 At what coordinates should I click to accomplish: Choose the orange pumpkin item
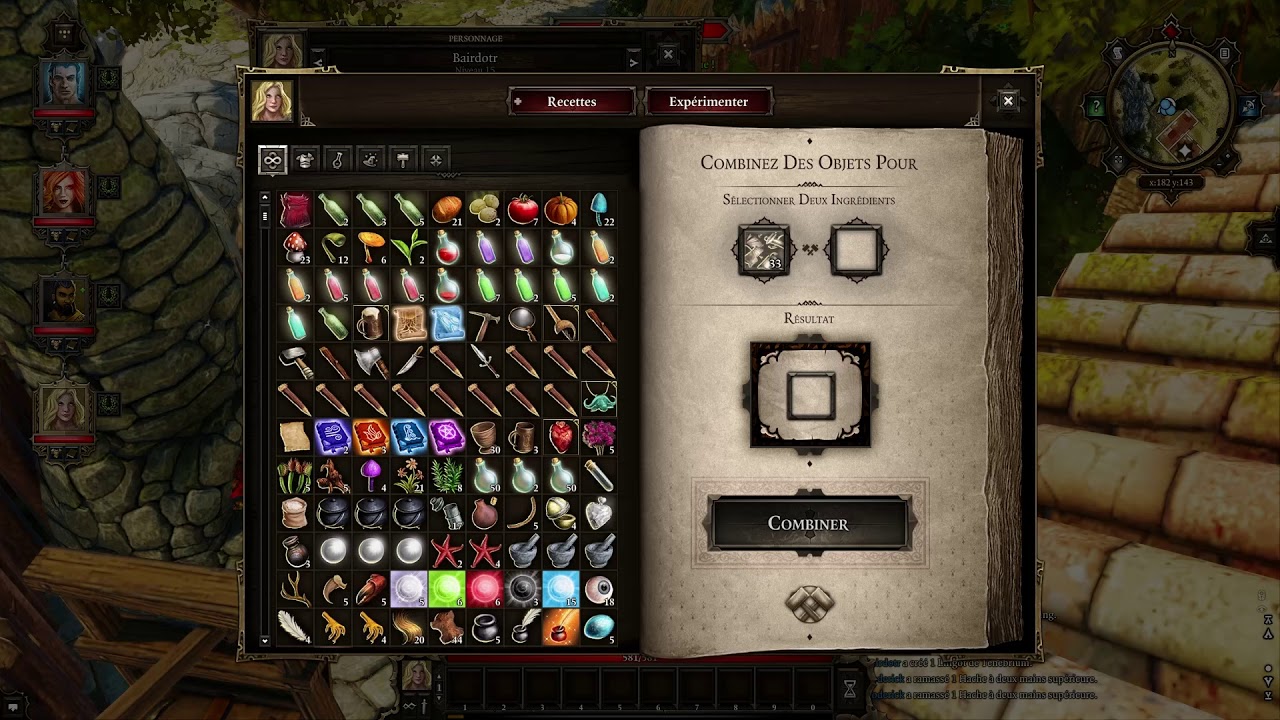(x=561, y=210)
